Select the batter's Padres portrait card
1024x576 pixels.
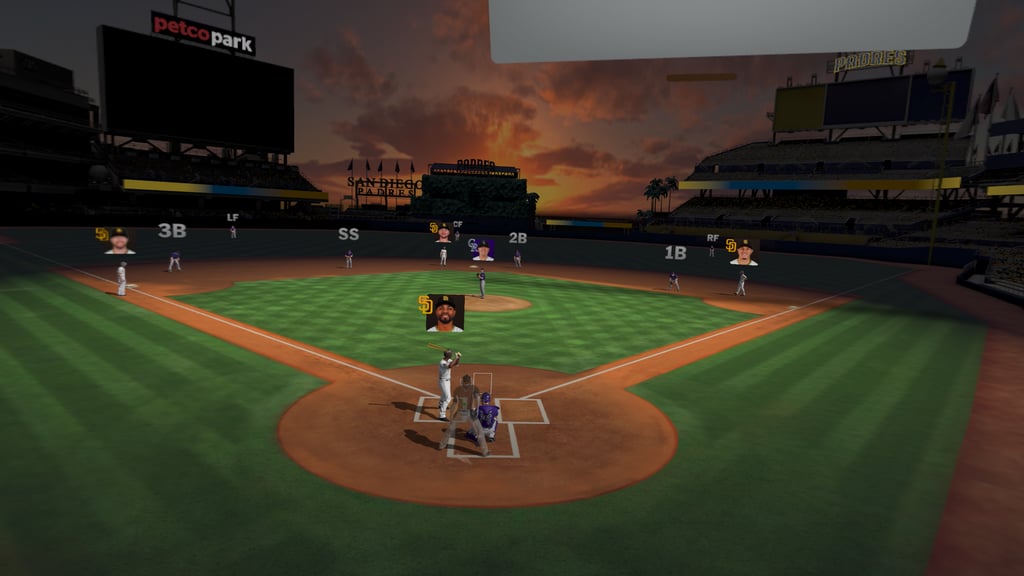coord(445,313)
